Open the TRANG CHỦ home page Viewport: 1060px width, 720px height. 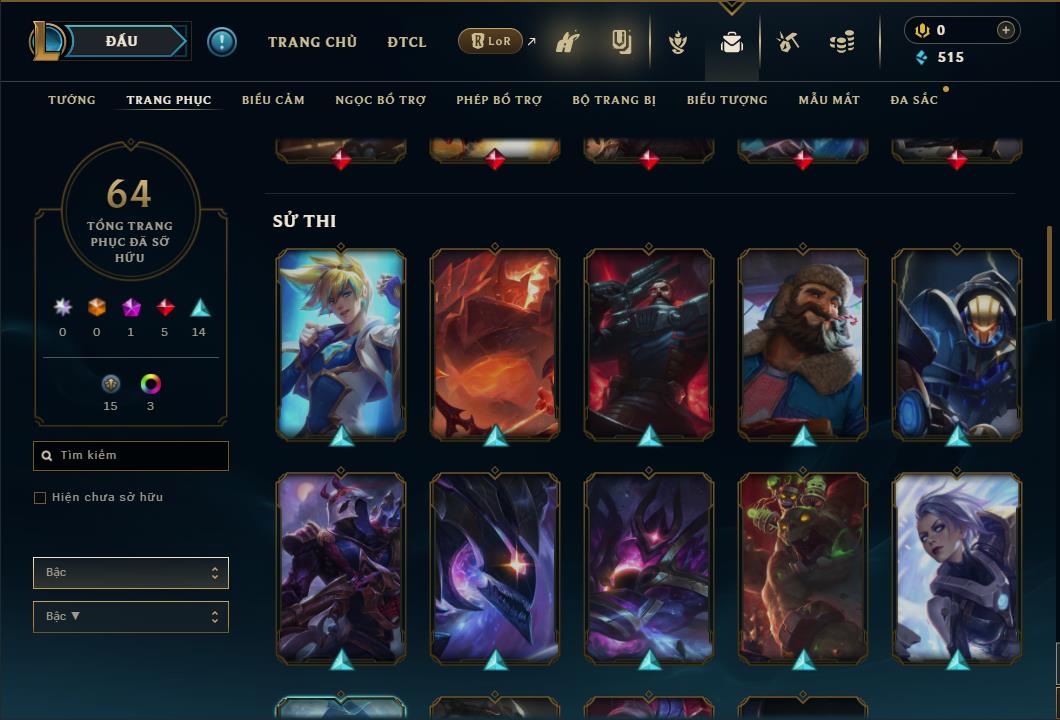(312, 42)
